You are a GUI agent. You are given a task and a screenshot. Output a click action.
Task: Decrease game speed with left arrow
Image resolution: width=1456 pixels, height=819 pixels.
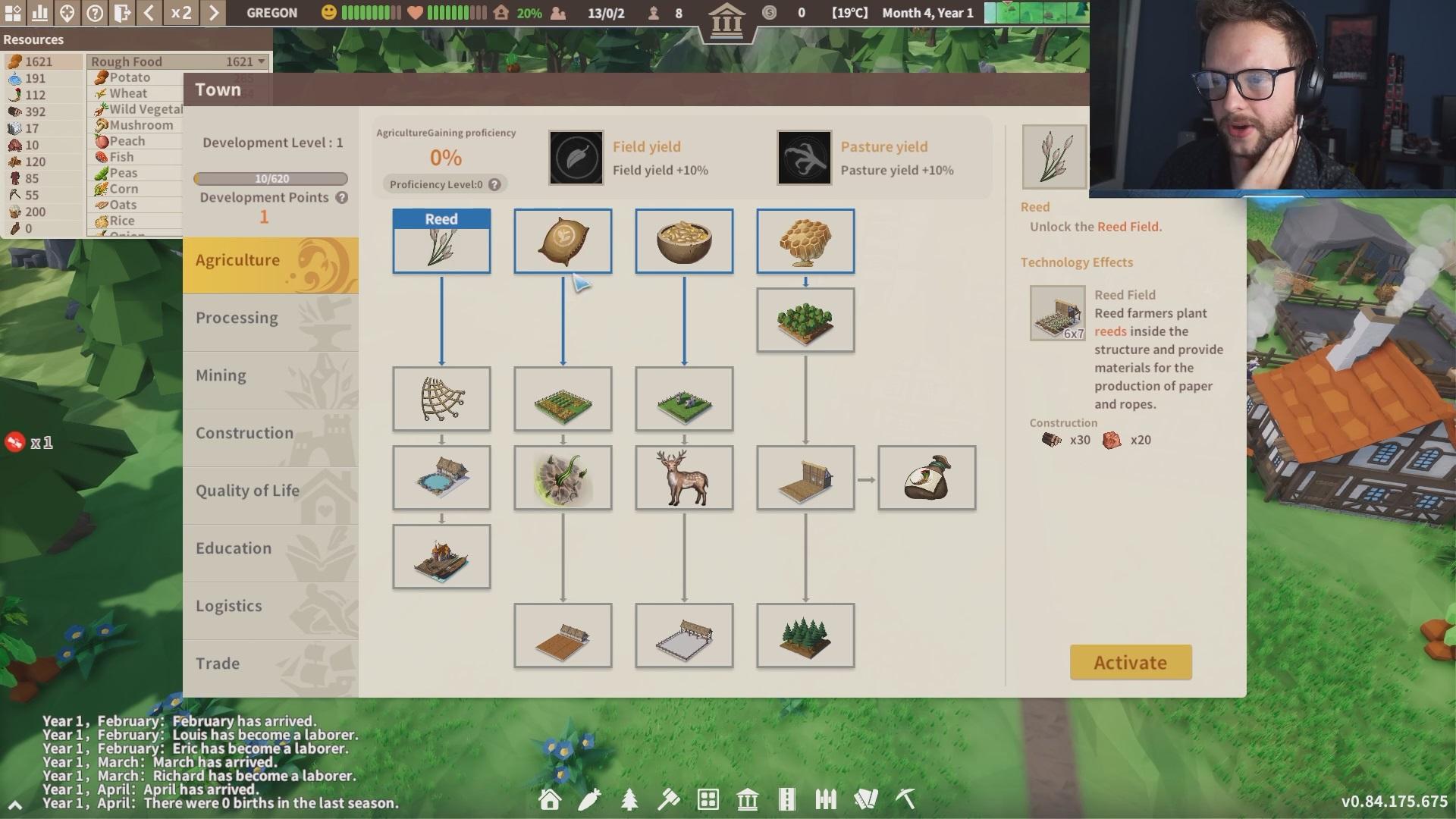point(149,13)
